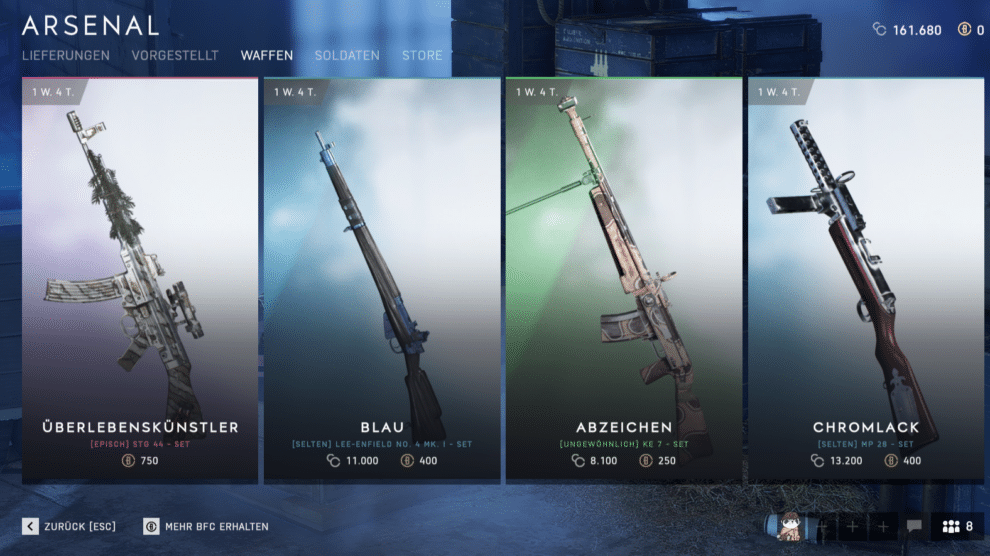
Task: Select the Überlebenskünstler StG 44 set card
Action: click(140, 281)
